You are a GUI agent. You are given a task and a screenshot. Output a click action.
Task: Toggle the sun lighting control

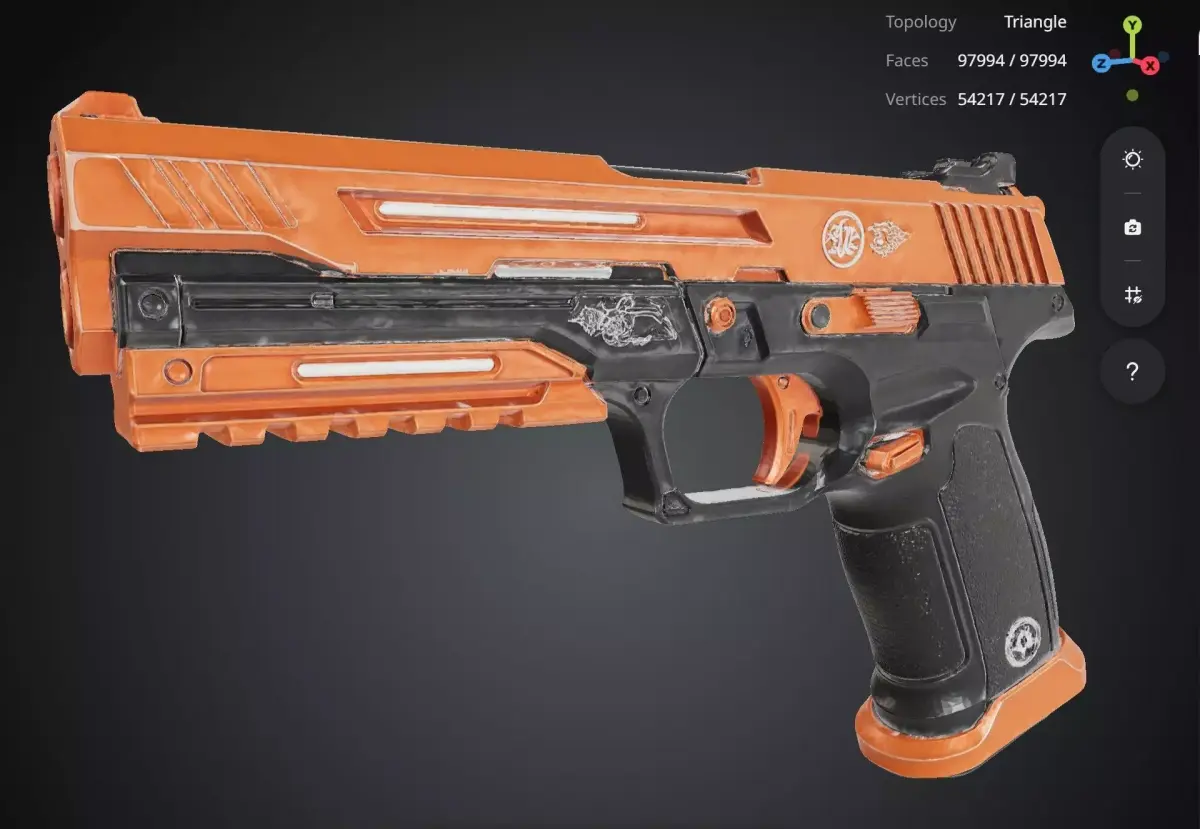[x=1132, y=160]
